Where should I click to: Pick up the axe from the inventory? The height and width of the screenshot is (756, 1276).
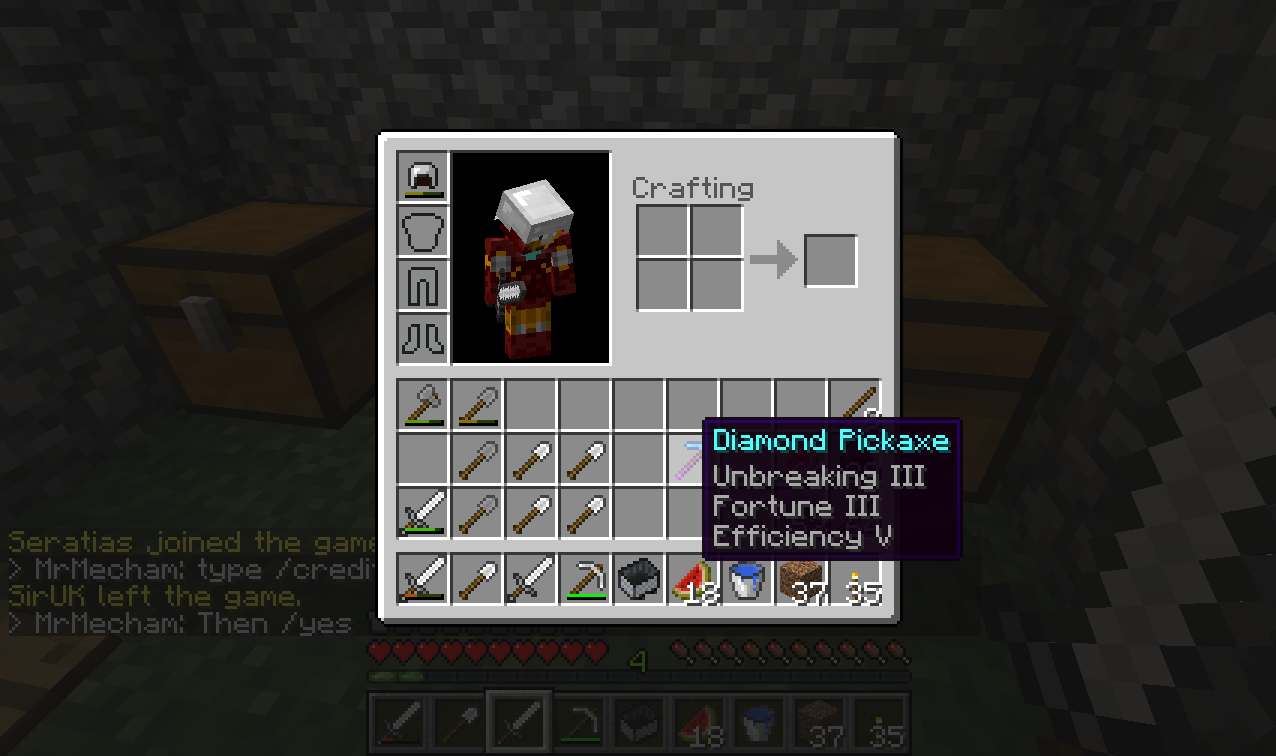[x=423, y=406]
